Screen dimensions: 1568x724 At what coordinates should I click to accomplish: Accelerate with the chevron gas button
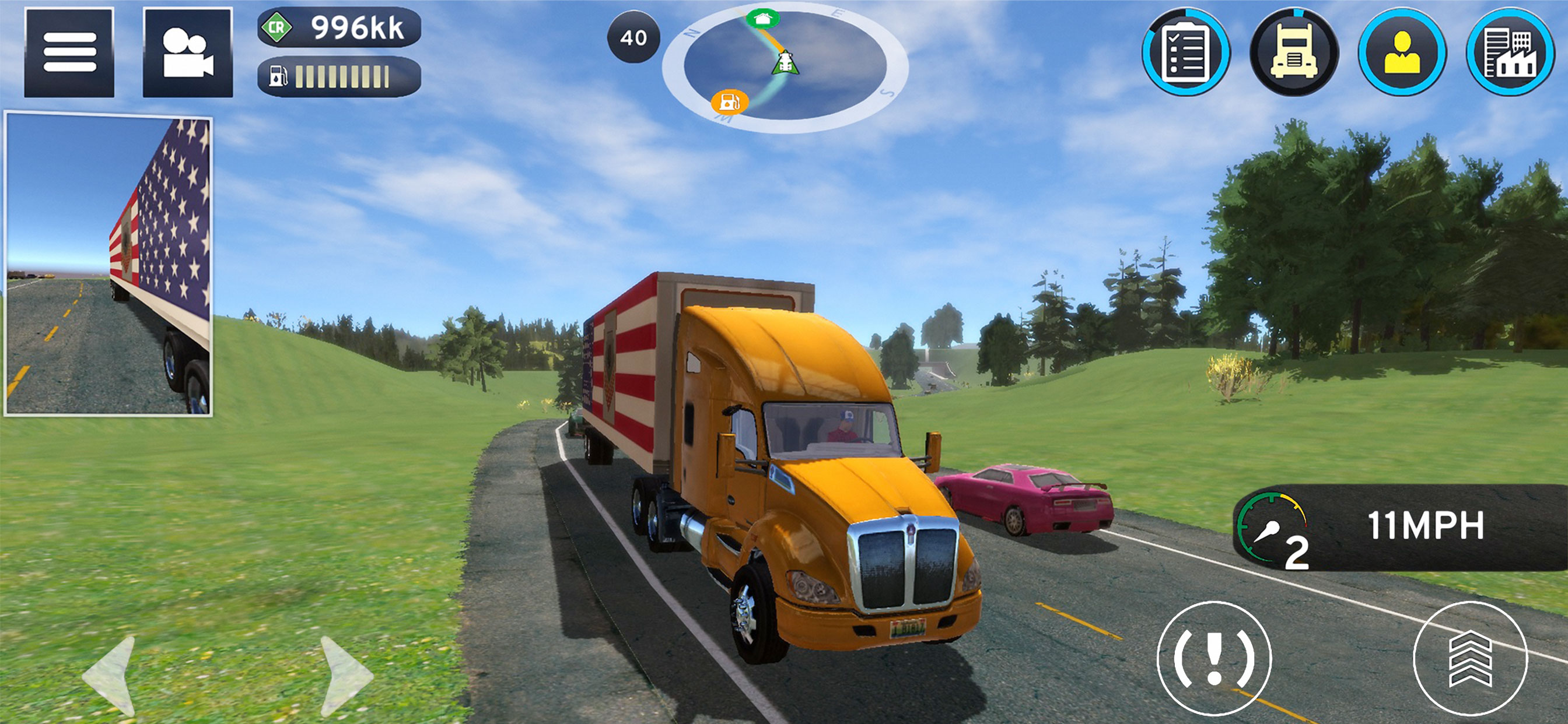[x=1470, y=658]
